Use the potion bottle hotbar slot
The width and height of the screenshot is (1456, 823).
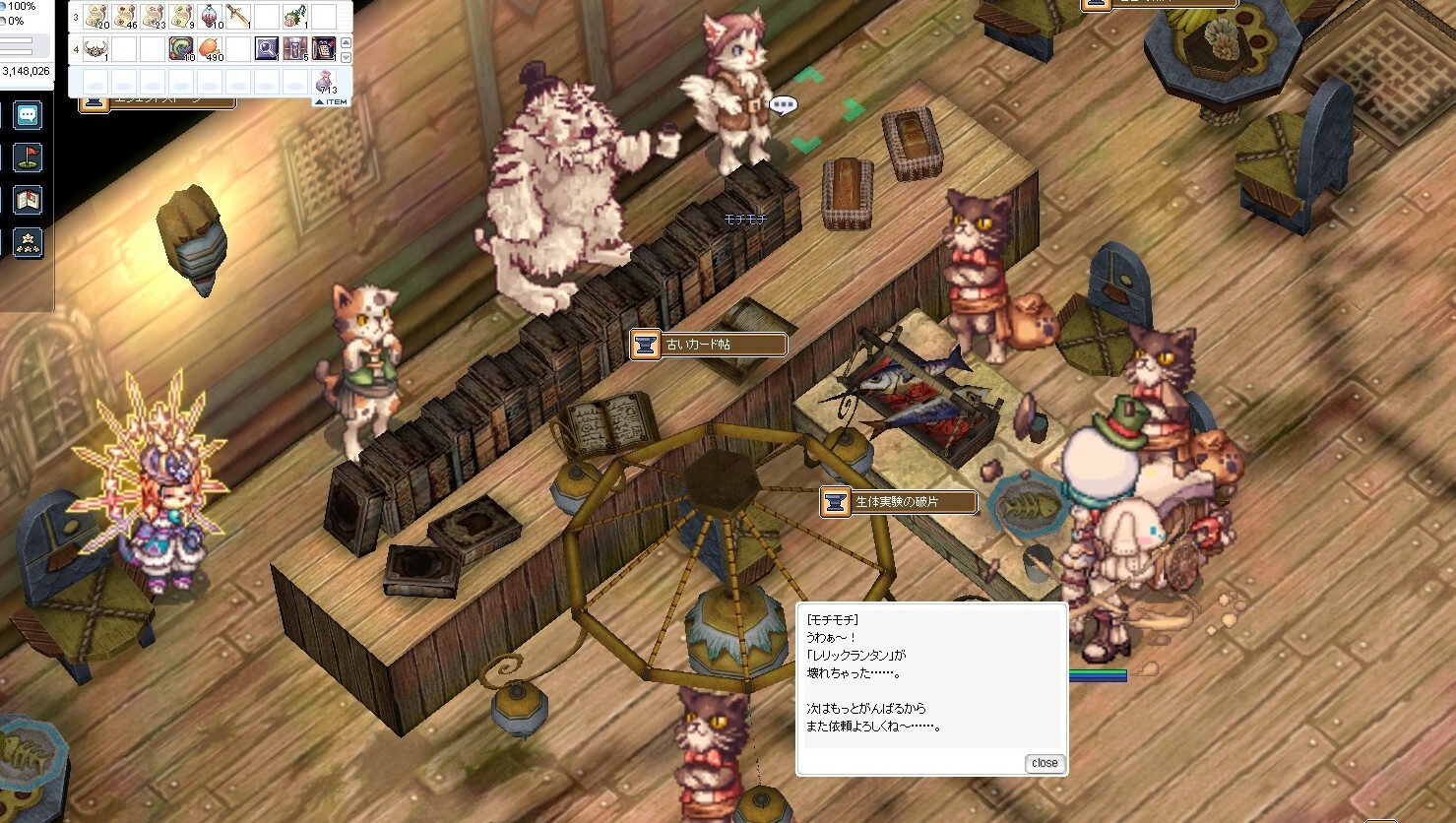click(x=211, y=16)
